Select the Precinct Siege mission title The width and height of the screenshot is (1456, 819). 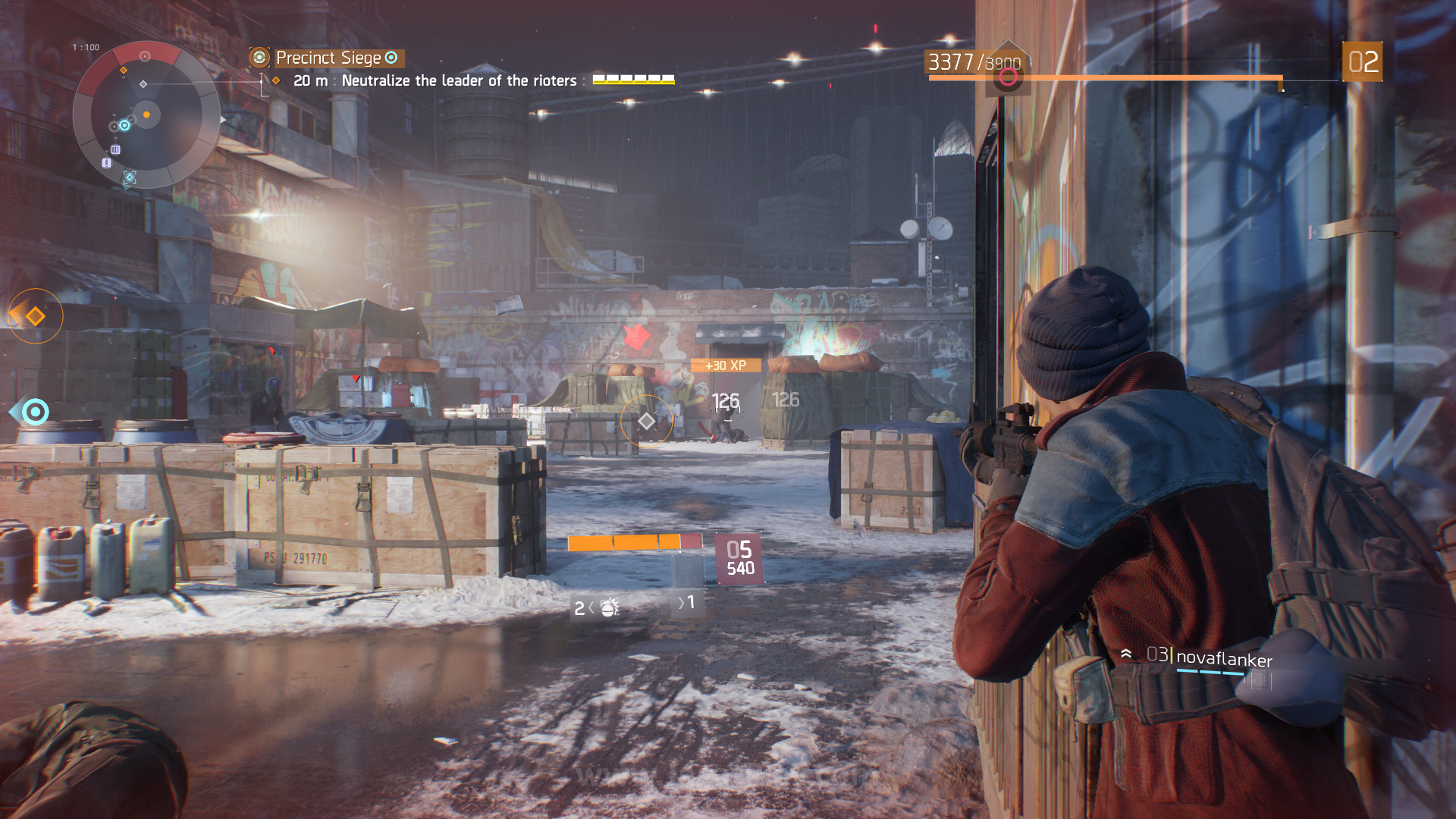pyautogui.click(x=328, y=58)
